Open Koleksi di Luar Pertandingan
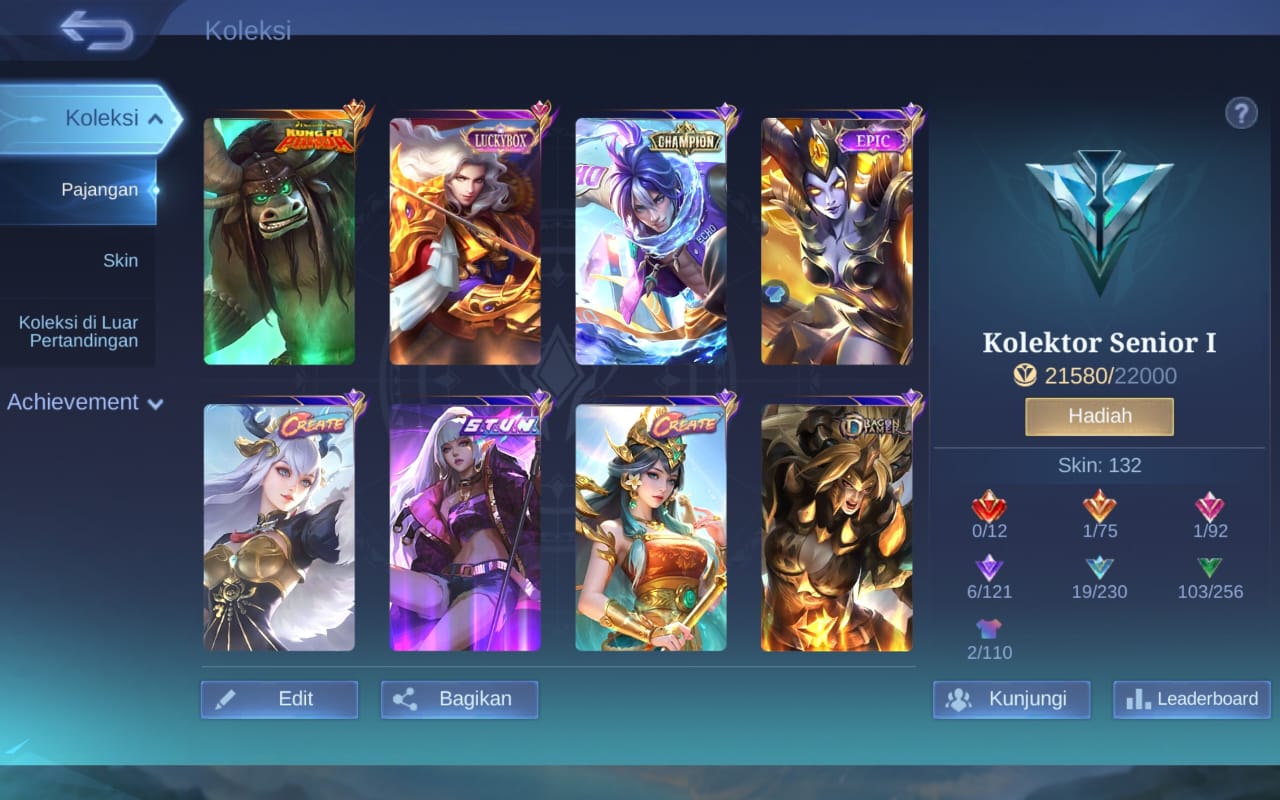The image size is (1280, 800). point(78,331)
